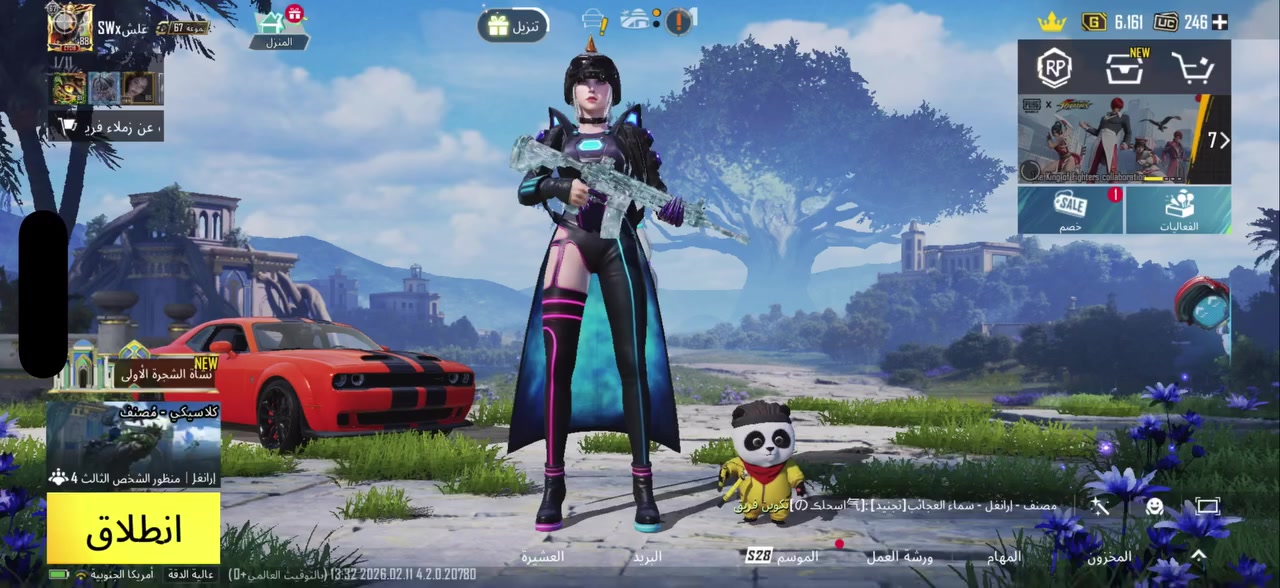Open the العشيرة clan menu

542,556
